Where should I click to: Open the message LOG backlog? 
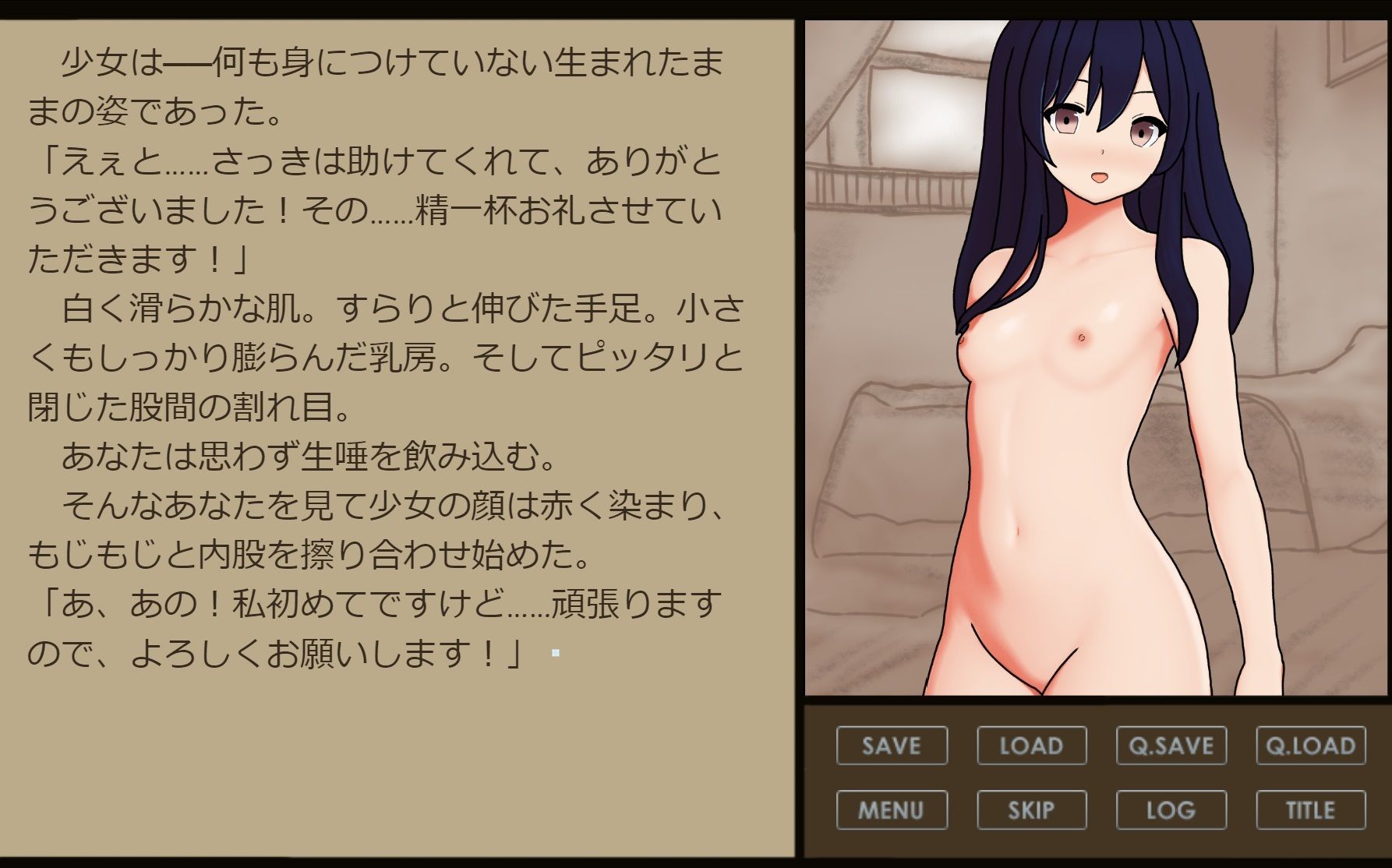(1171, 810)
